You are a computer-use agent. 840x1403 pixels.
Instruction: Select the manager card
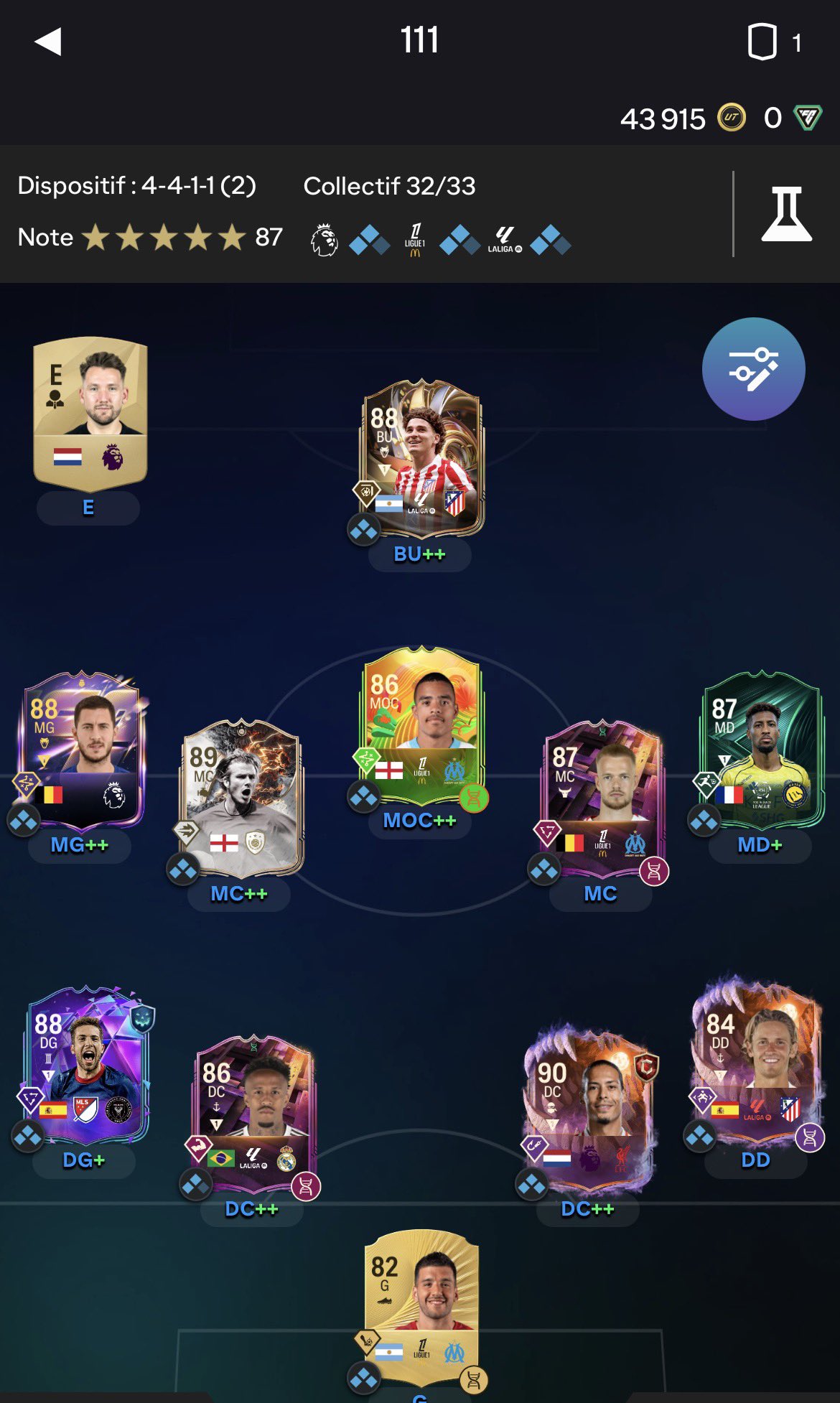tap(90, 413)
